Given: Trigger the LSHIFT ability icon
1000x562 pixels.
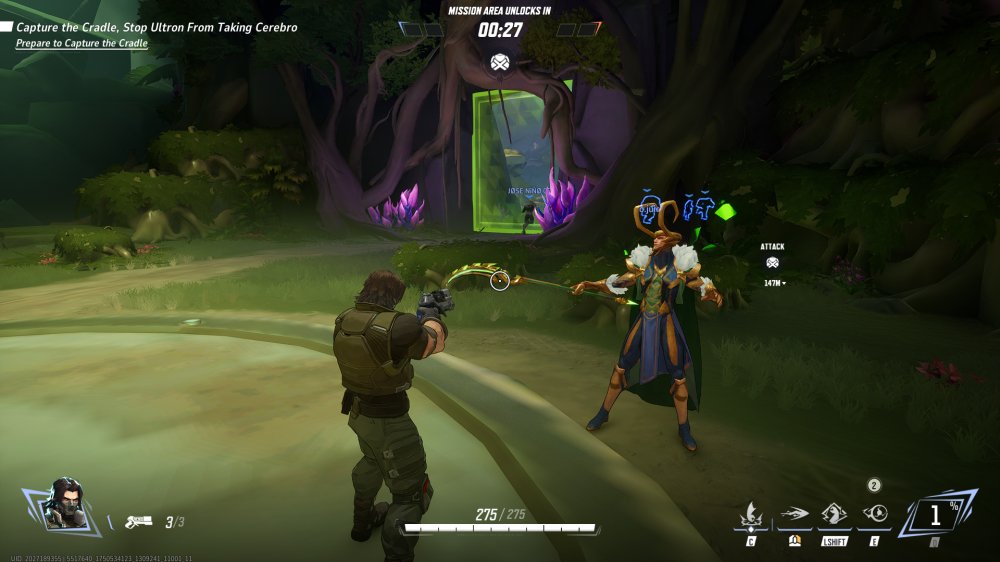Looking at the screenshot, I should coord(834,517).
